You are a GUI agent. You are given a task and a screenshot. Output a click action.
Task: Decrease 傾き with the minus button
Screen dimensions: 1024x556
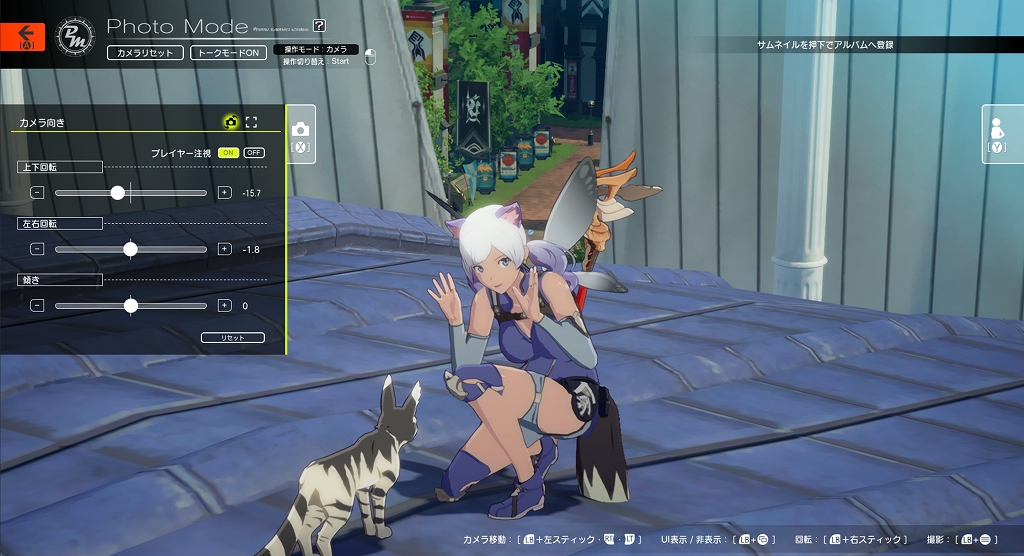pos(37,305)
